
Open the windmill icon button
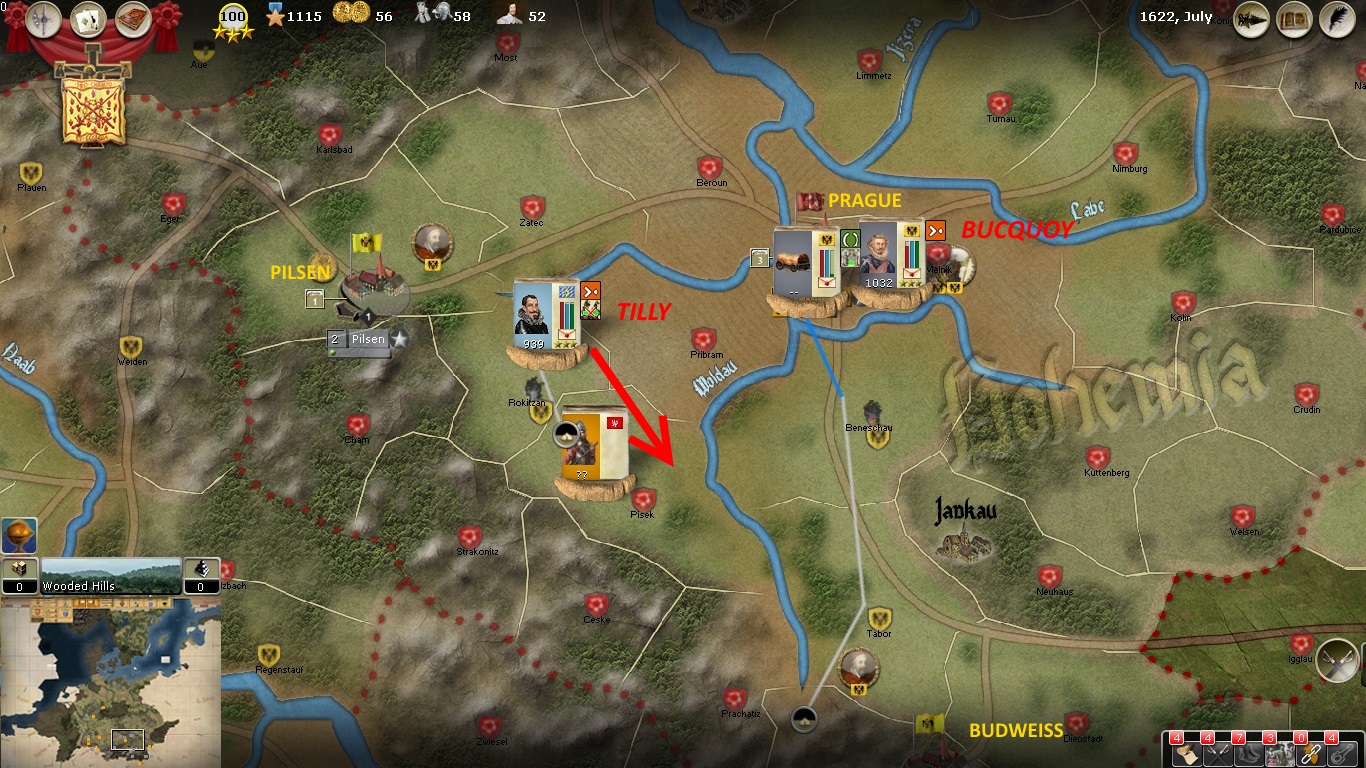point(45,19)
